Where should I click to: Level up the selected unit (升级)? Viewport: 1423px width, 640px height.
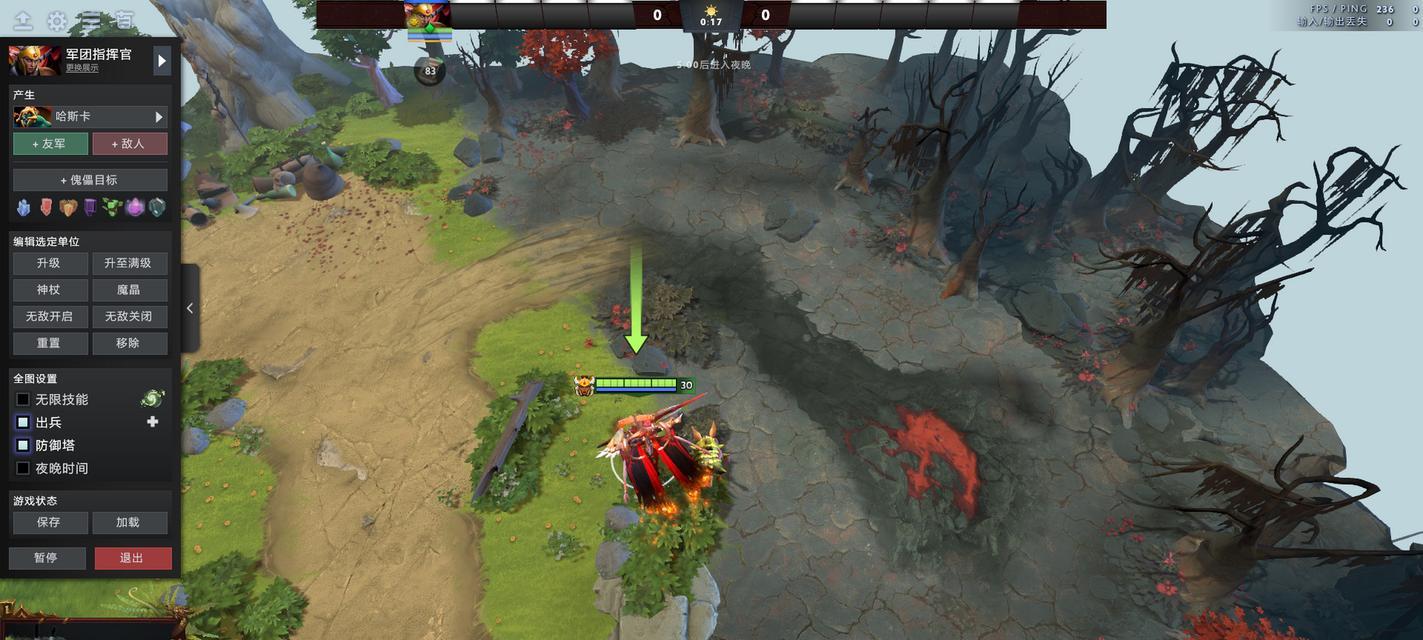(x=49, y=263)
